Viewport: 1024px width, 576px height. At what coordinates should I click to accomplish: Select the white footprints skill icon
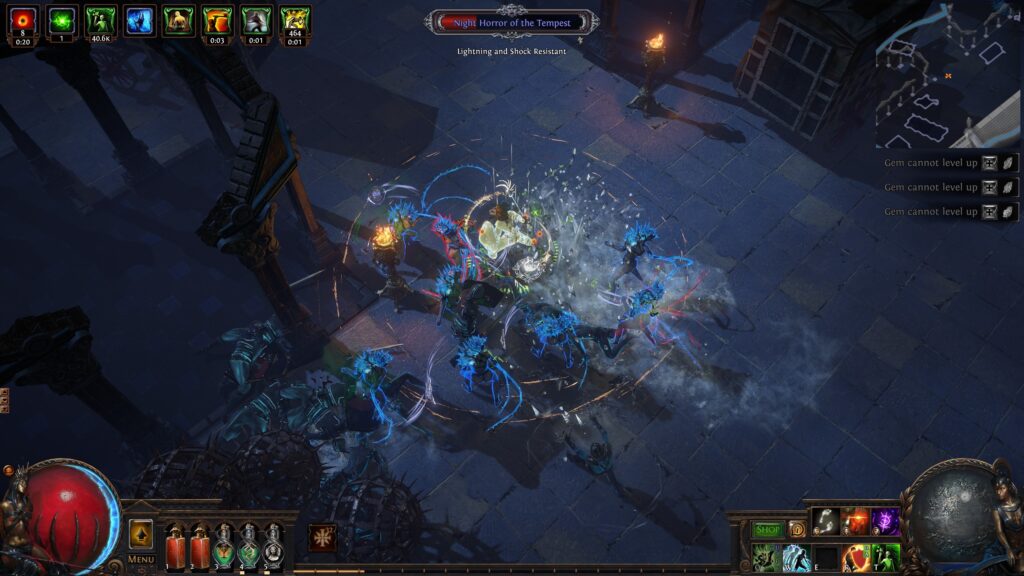click(x=825, y=521)
